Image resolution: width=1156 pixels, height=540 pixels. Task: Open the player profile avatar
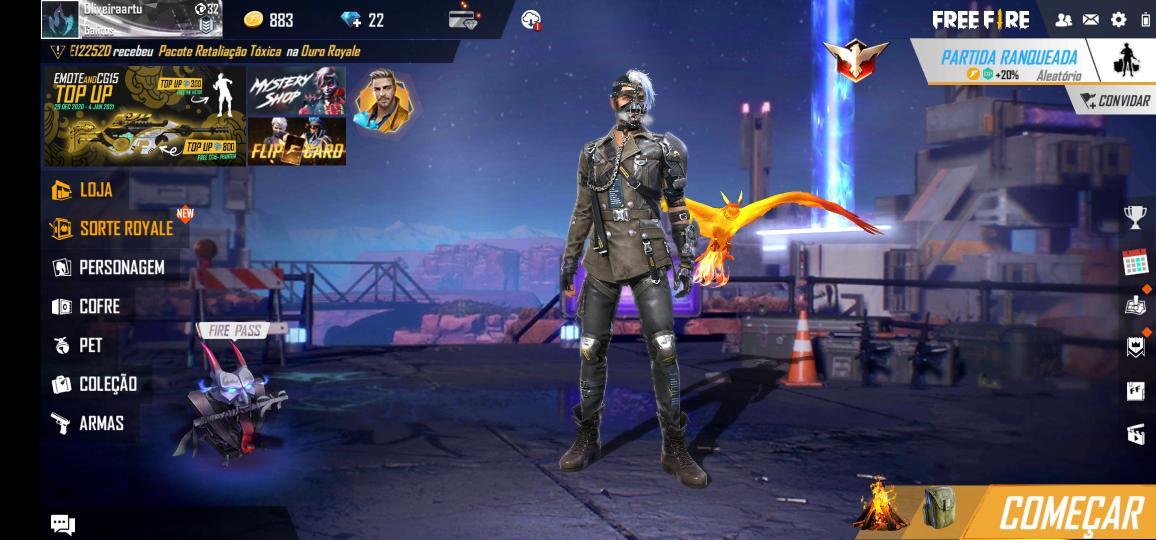(x=60, y=19)
